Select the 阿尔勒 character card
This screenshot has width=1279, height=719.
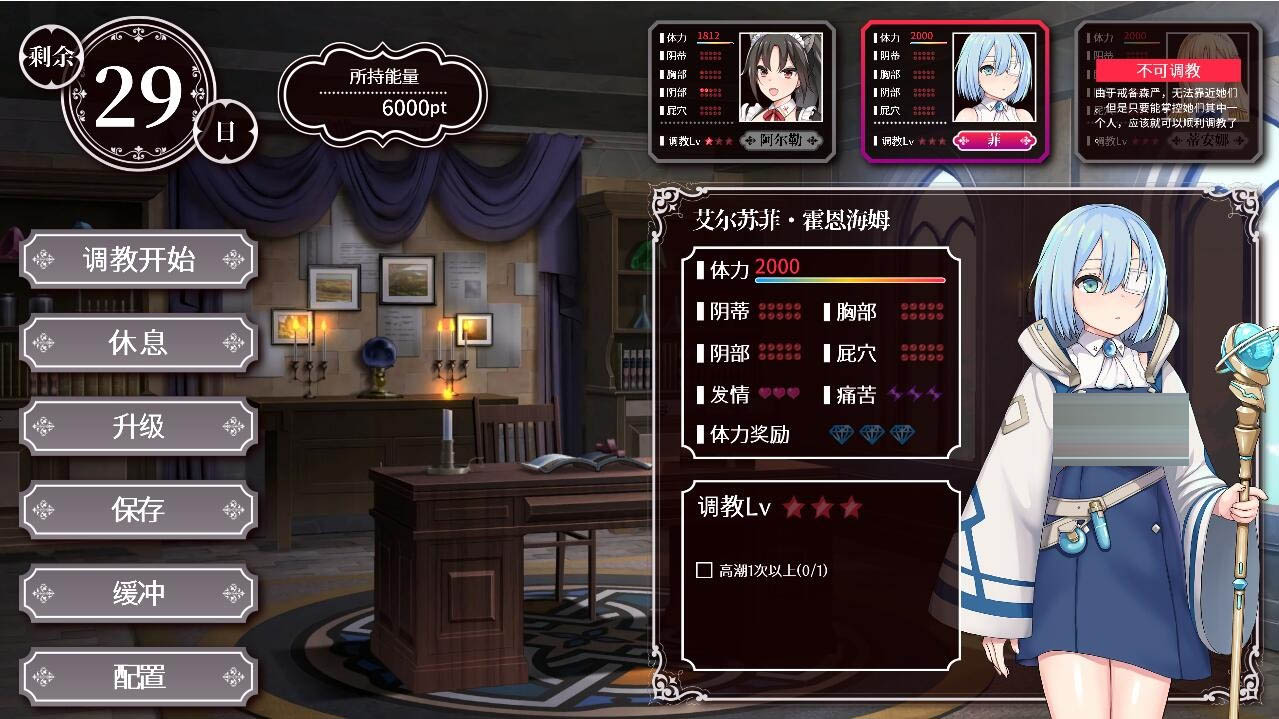740,91
